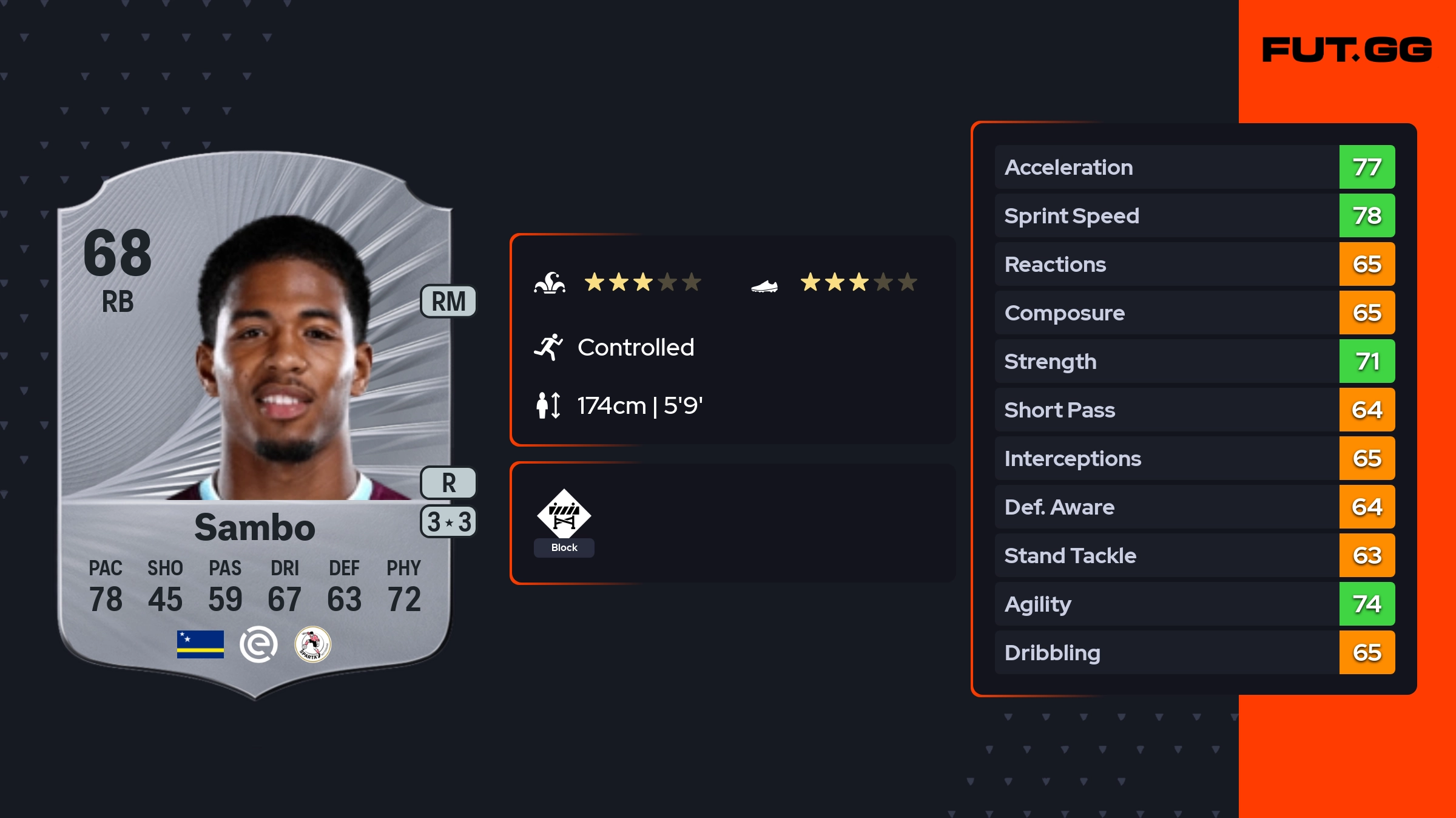
Task: Select the Sprint Speed stat row
Action: click(1194, 216)
